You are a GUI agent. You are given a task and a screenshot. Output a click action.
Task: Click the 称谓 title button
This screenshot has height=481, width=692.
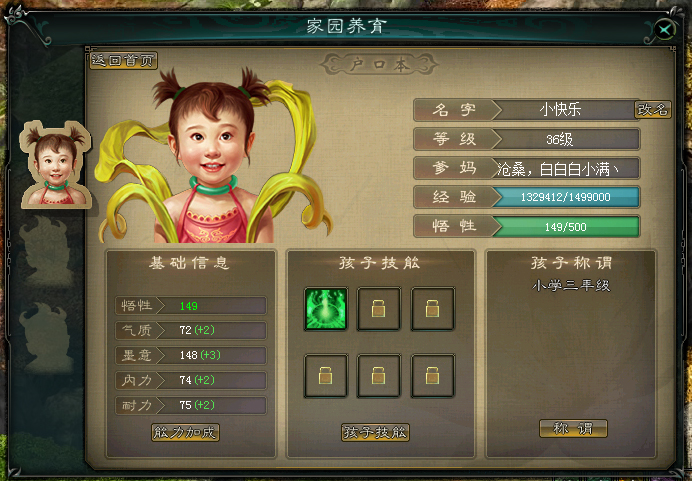(x=573, y=428)
